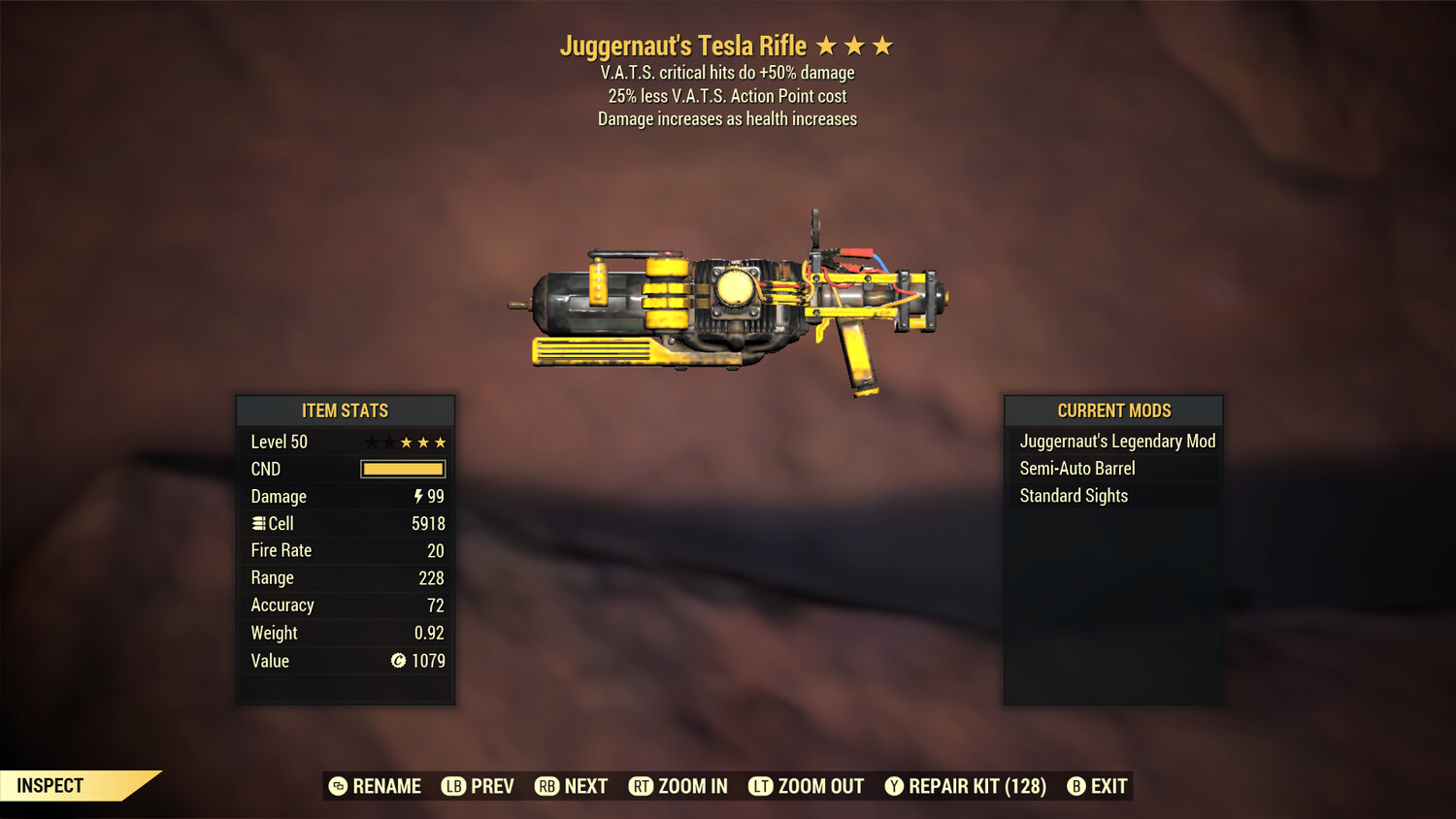1456x819 pixels.
Task: Click the RB button icon beside NEXT
Action: coord(546,786)
